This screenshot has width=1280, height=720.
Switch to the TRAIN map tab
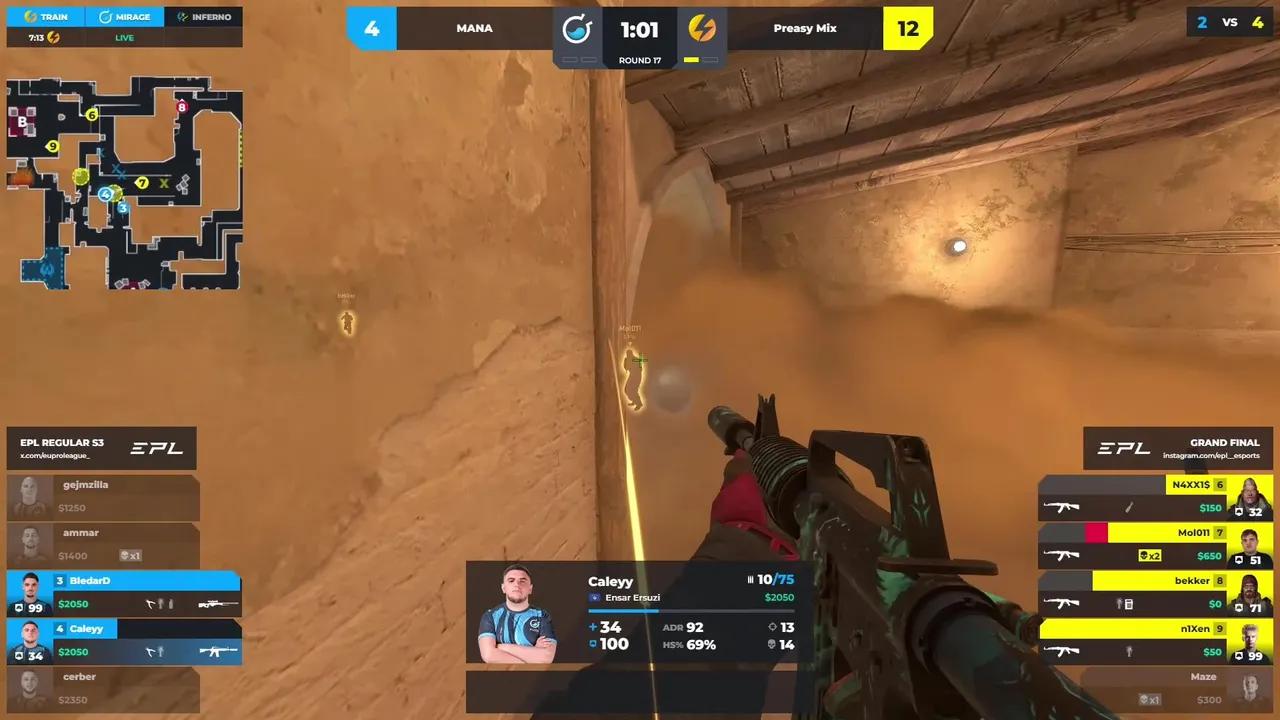[44, 16]
